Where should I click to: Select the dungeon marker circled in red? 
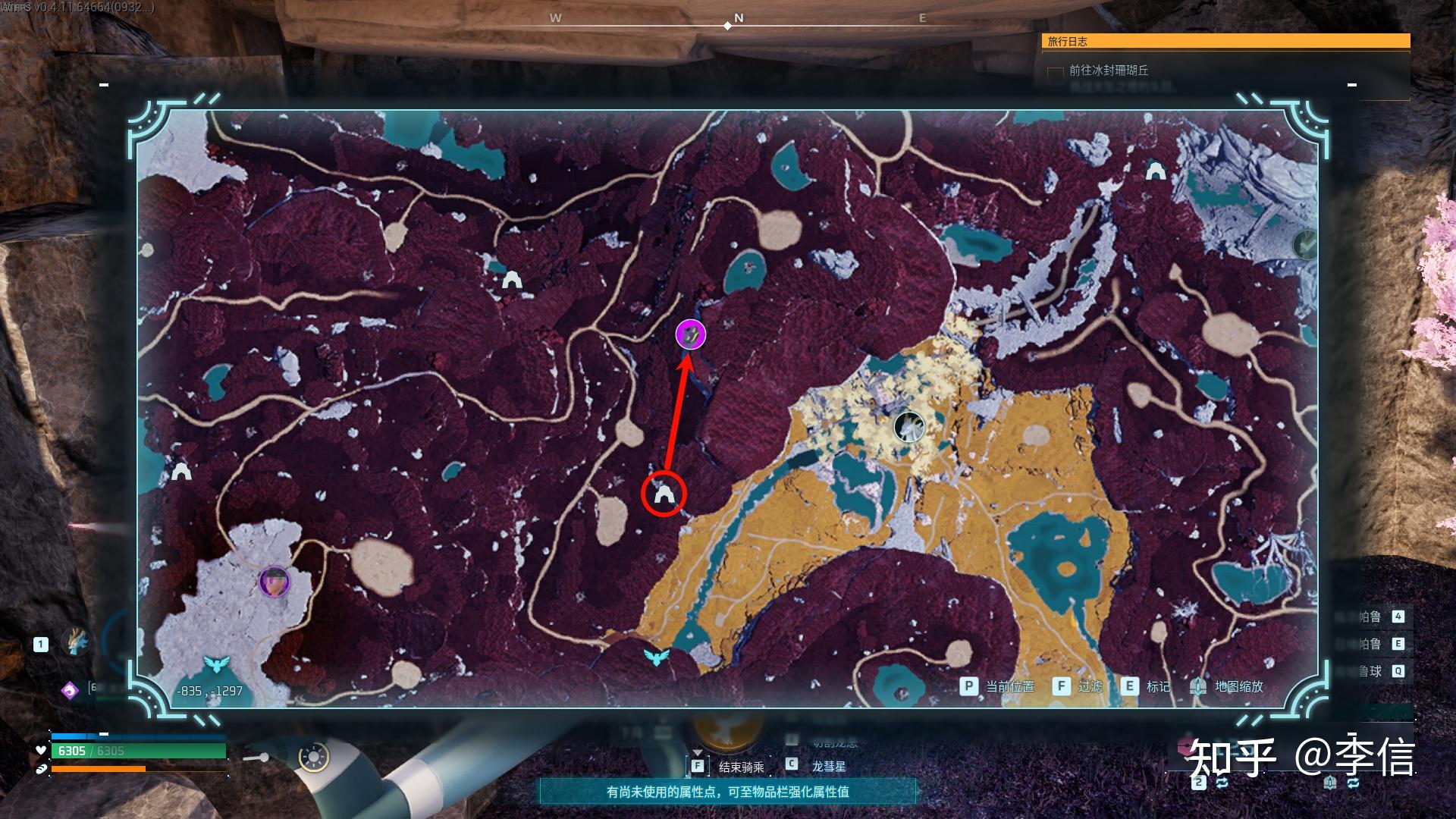pyautogui.click(x=664, y=494)
